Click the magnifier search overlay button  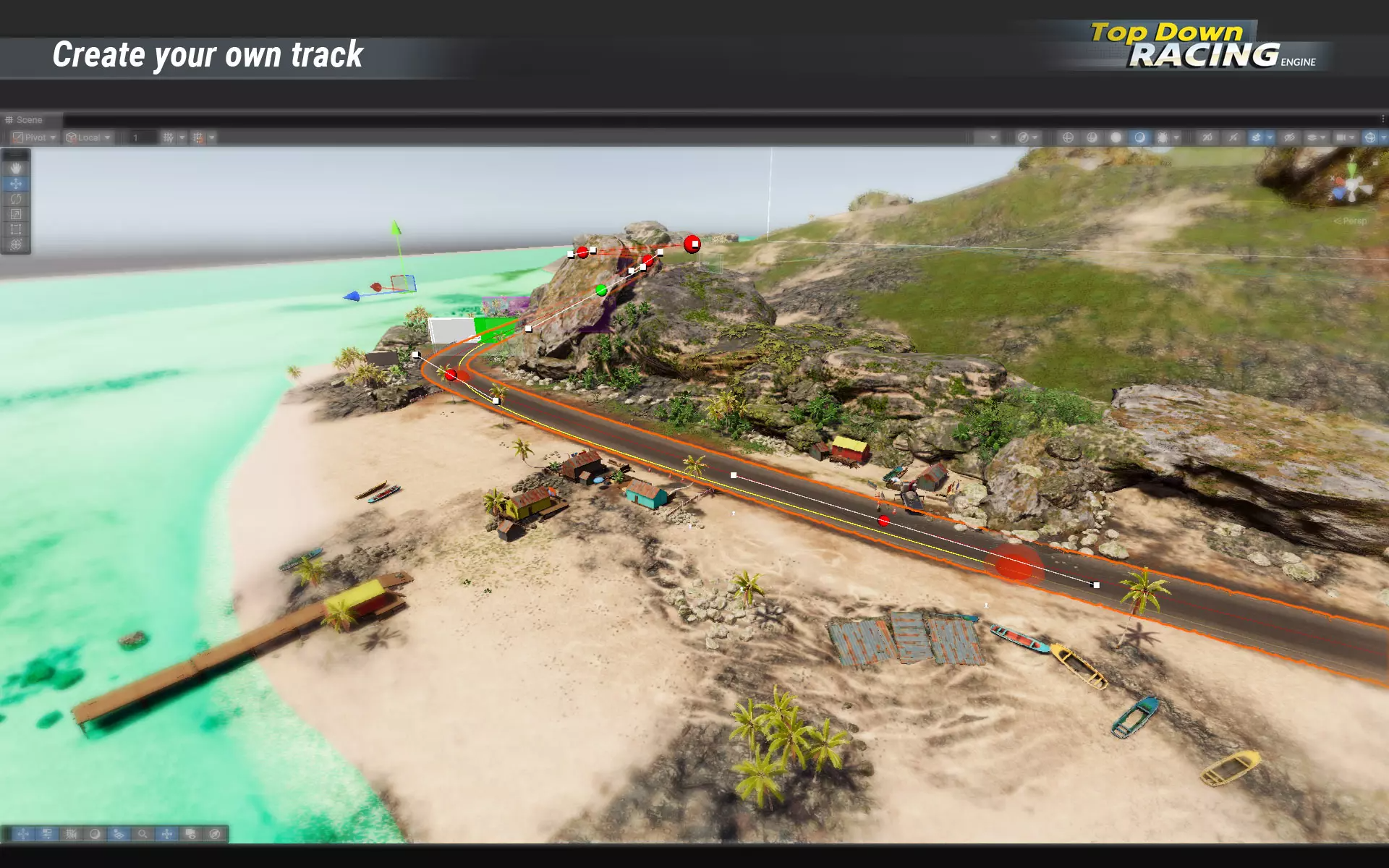click(x=143, y=834)
